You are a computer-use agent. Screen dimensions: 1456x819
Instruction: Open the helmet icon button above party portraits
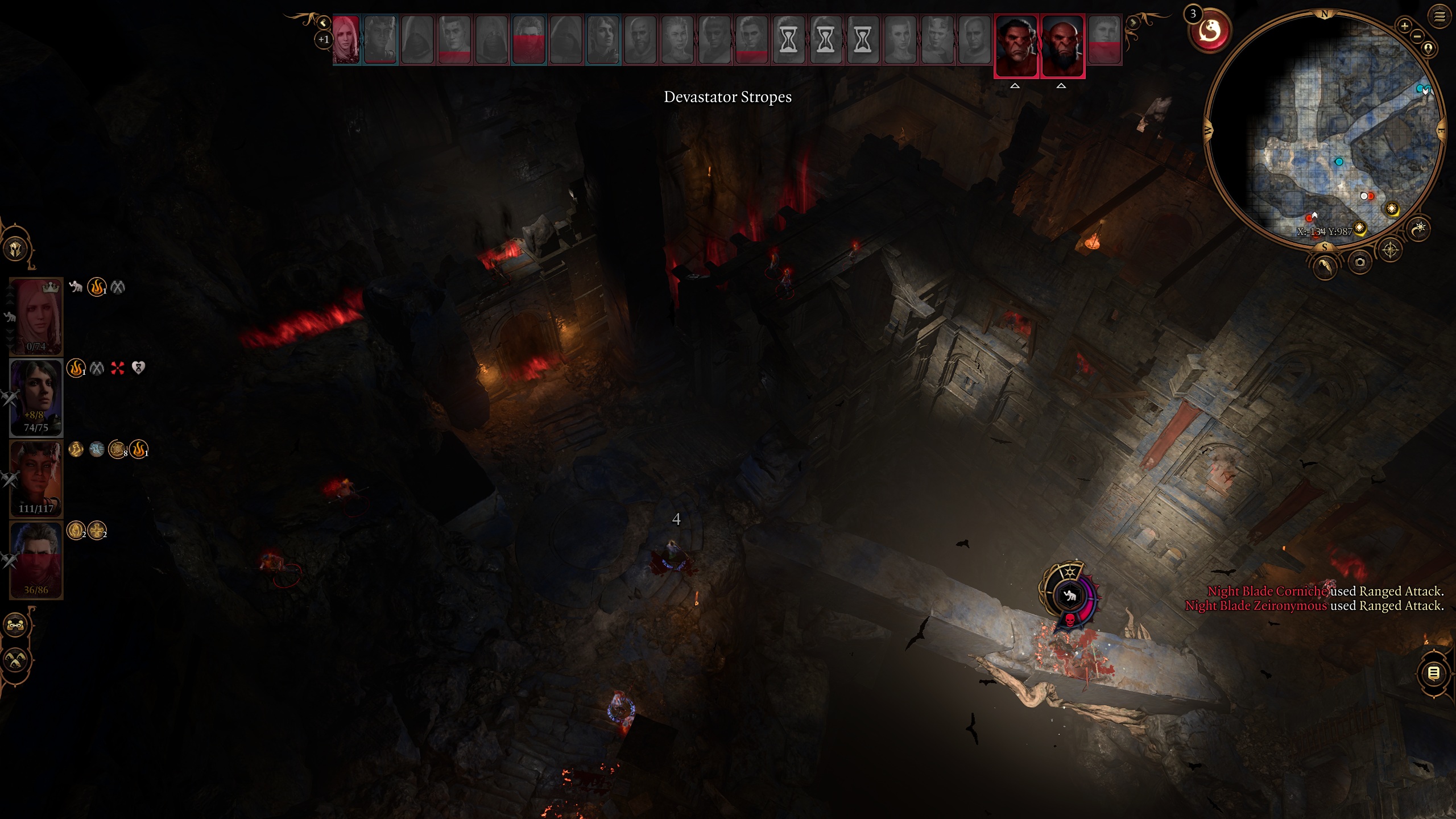(x=16, y=249)
